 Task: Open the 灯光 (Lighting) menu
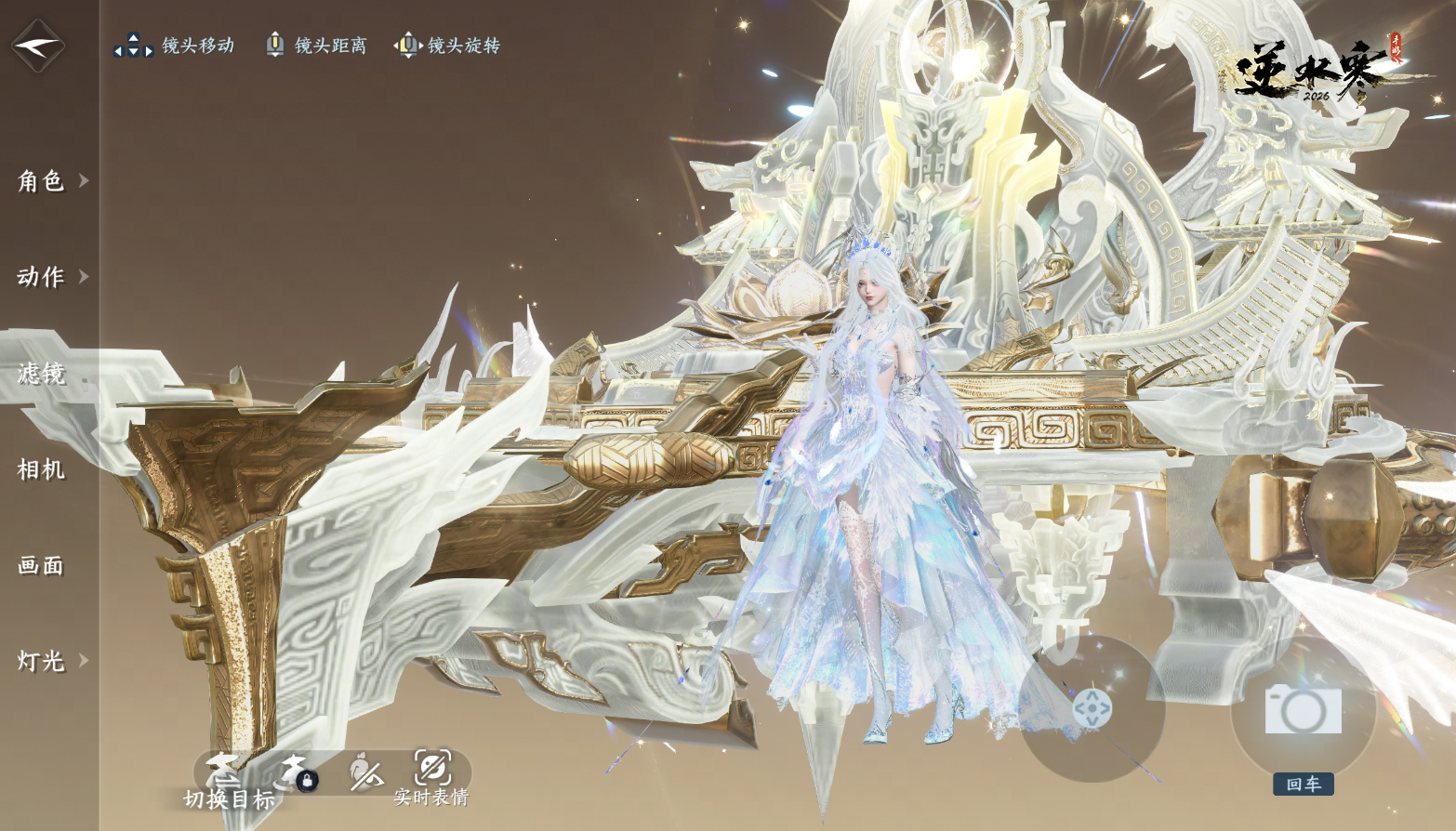click(x=42, y=661)
